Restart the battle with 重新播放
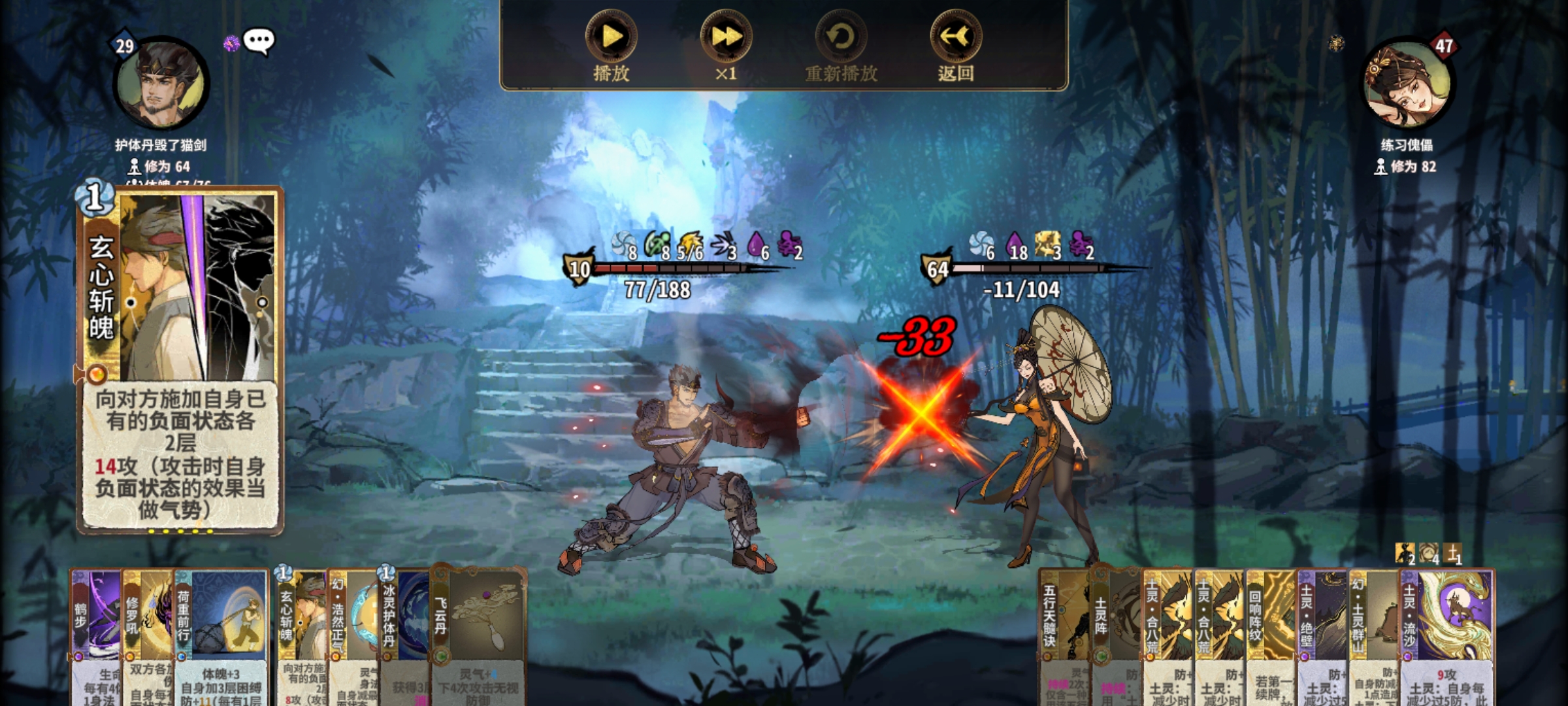 coord(841,38)
